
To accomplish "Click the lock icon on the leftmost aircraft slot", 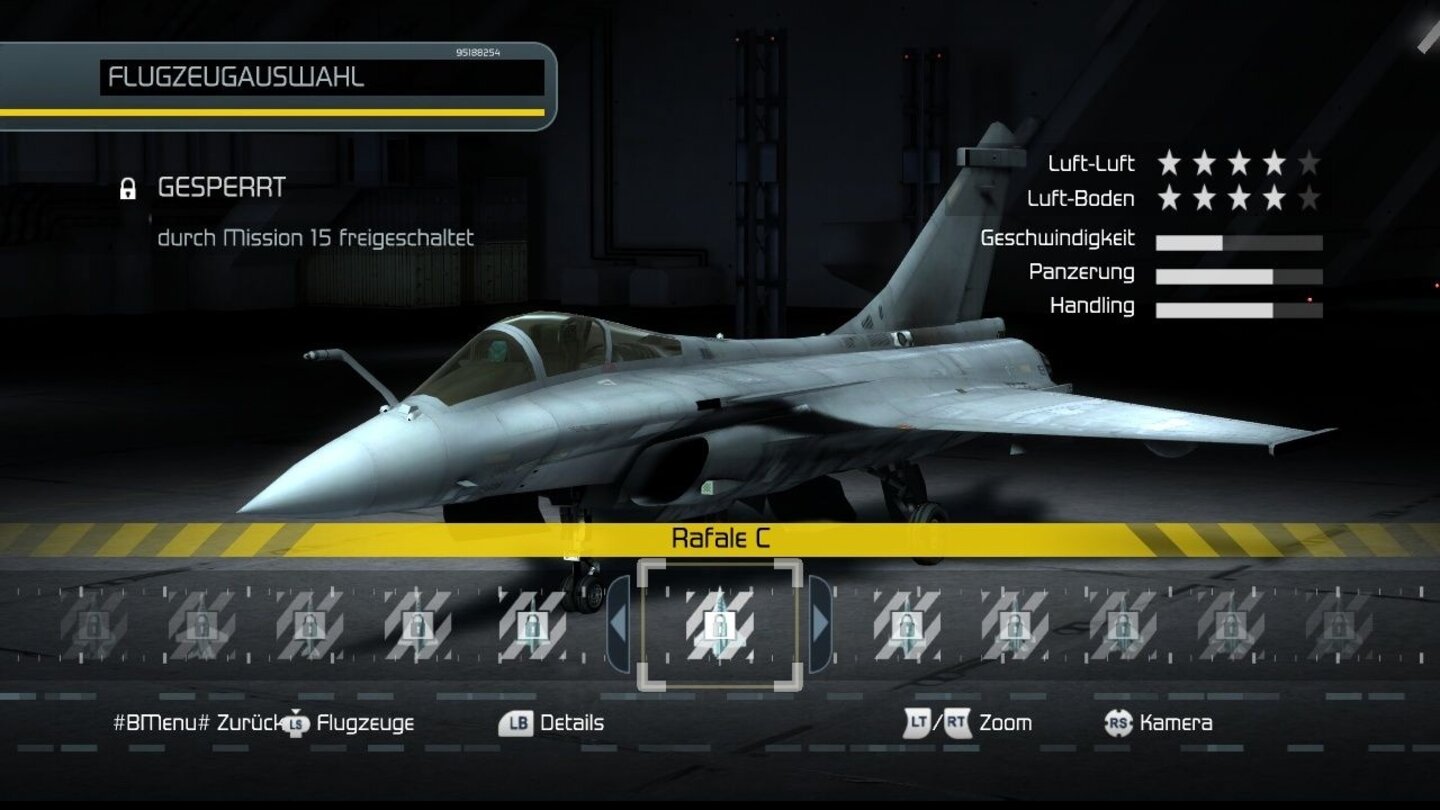I will [92, 622].
